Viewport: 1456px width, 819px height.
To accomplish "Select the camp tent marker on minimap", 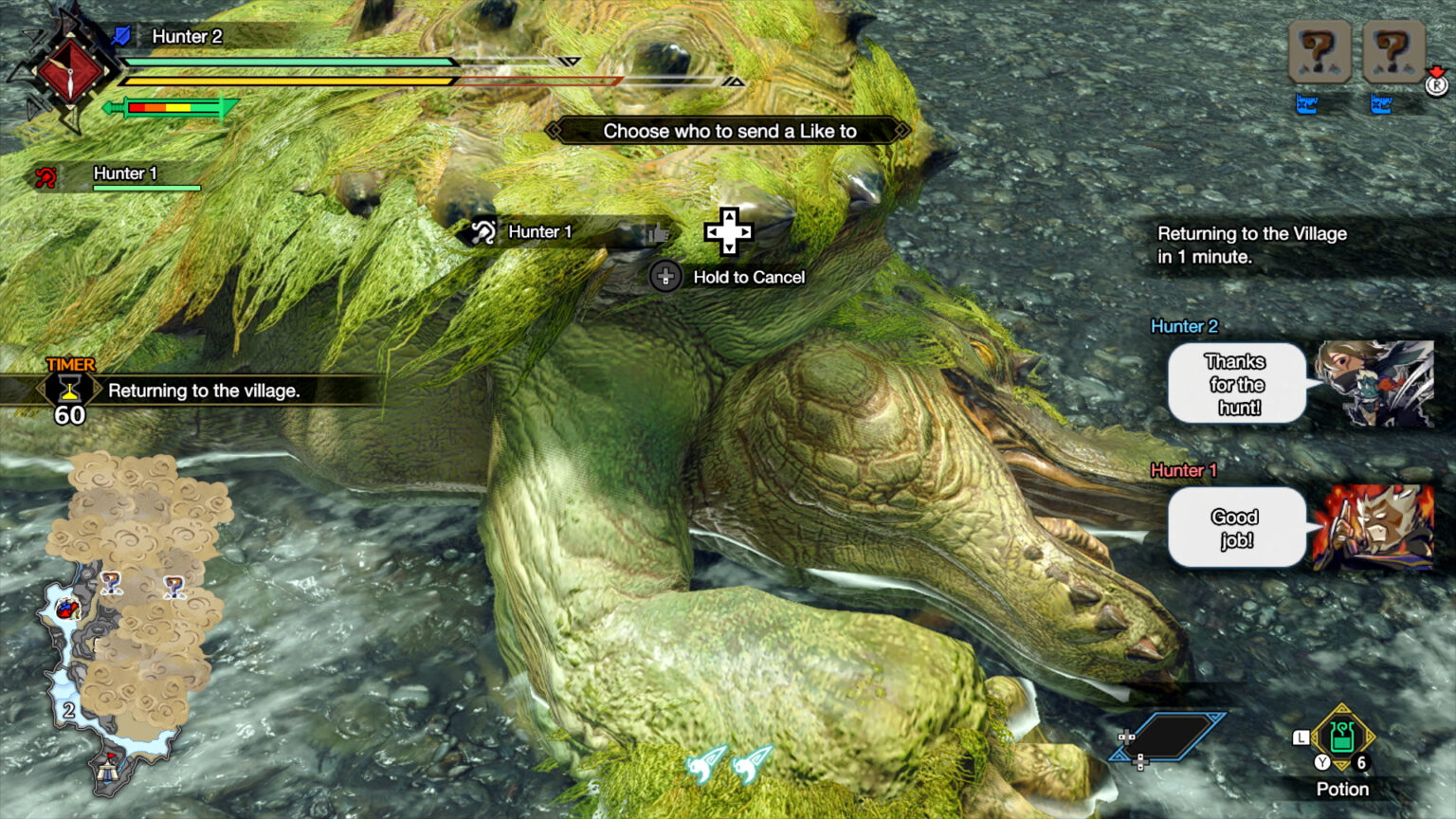I will (109, 767).
